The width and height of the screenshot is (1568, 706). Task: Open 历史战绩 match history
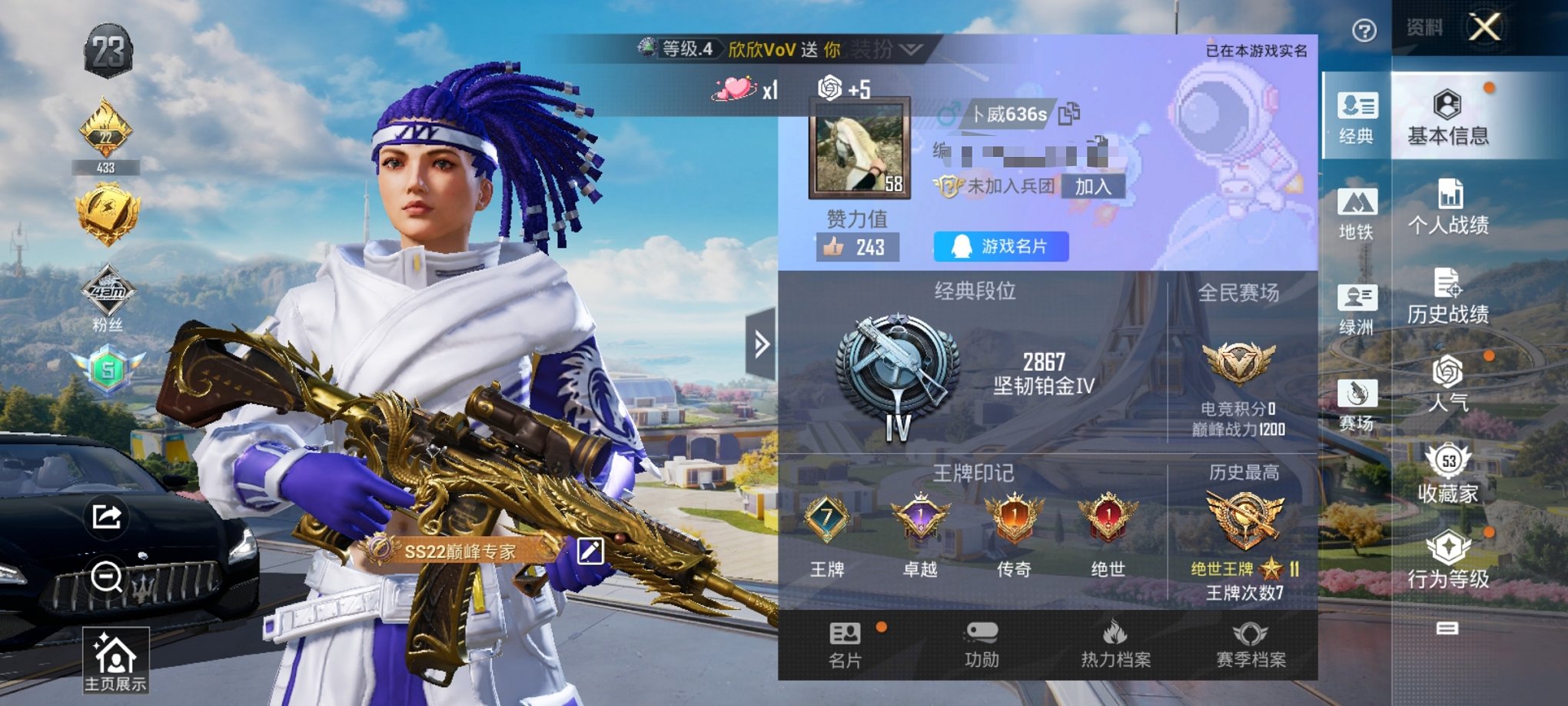pos(1447,296)
